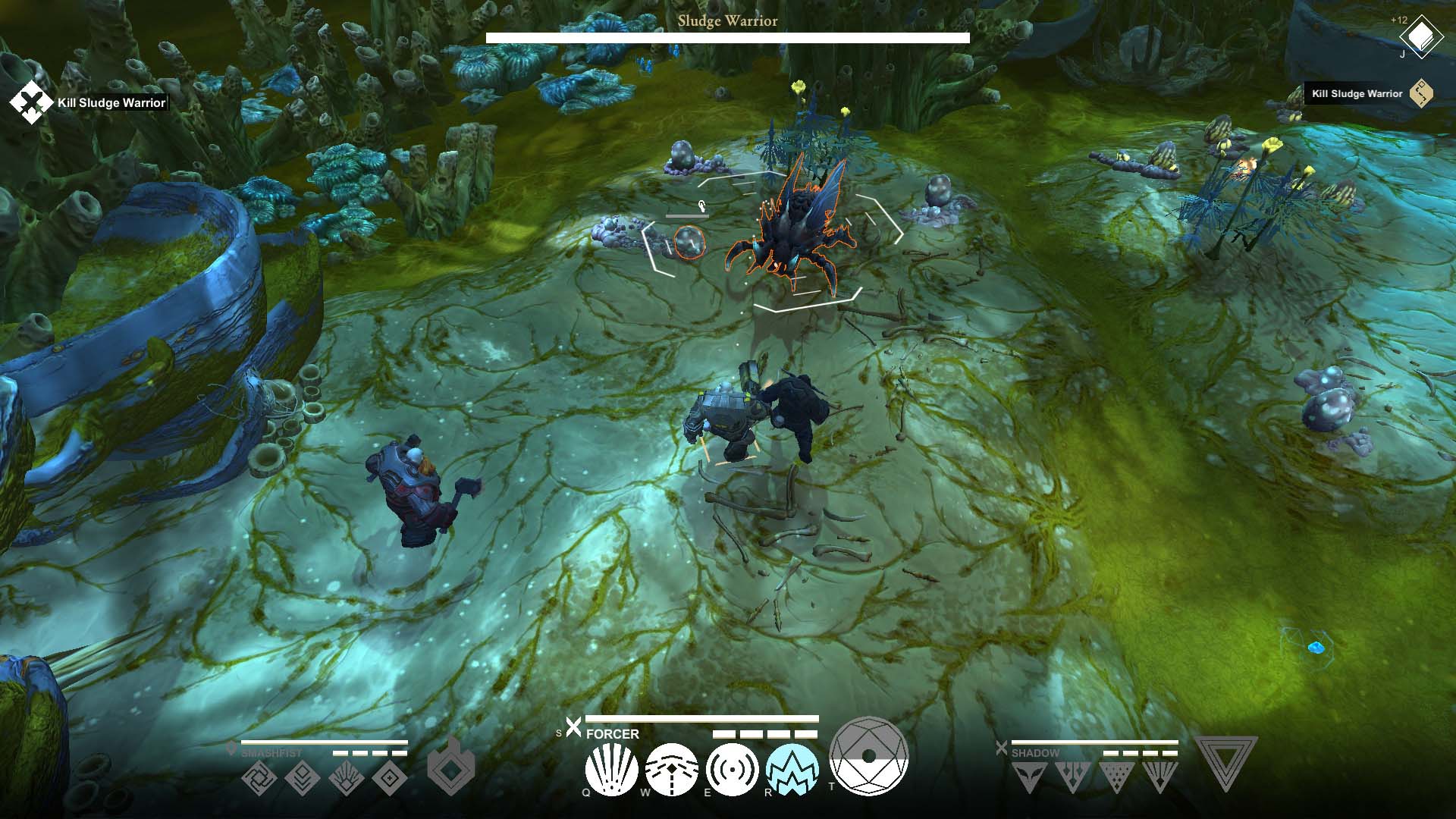Screen dimensions: 1456x819
Task: Click the Sludge Warrior health bar
Action: 727,36
